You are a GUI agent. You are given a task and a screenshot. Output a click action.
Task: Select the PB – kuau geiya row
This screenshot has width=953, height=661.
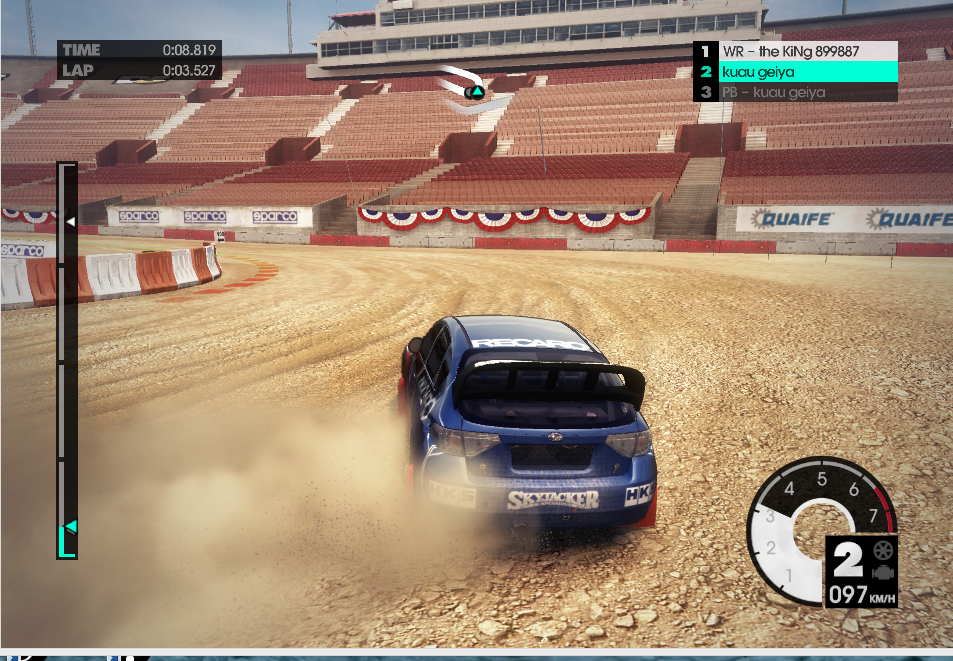796,93
